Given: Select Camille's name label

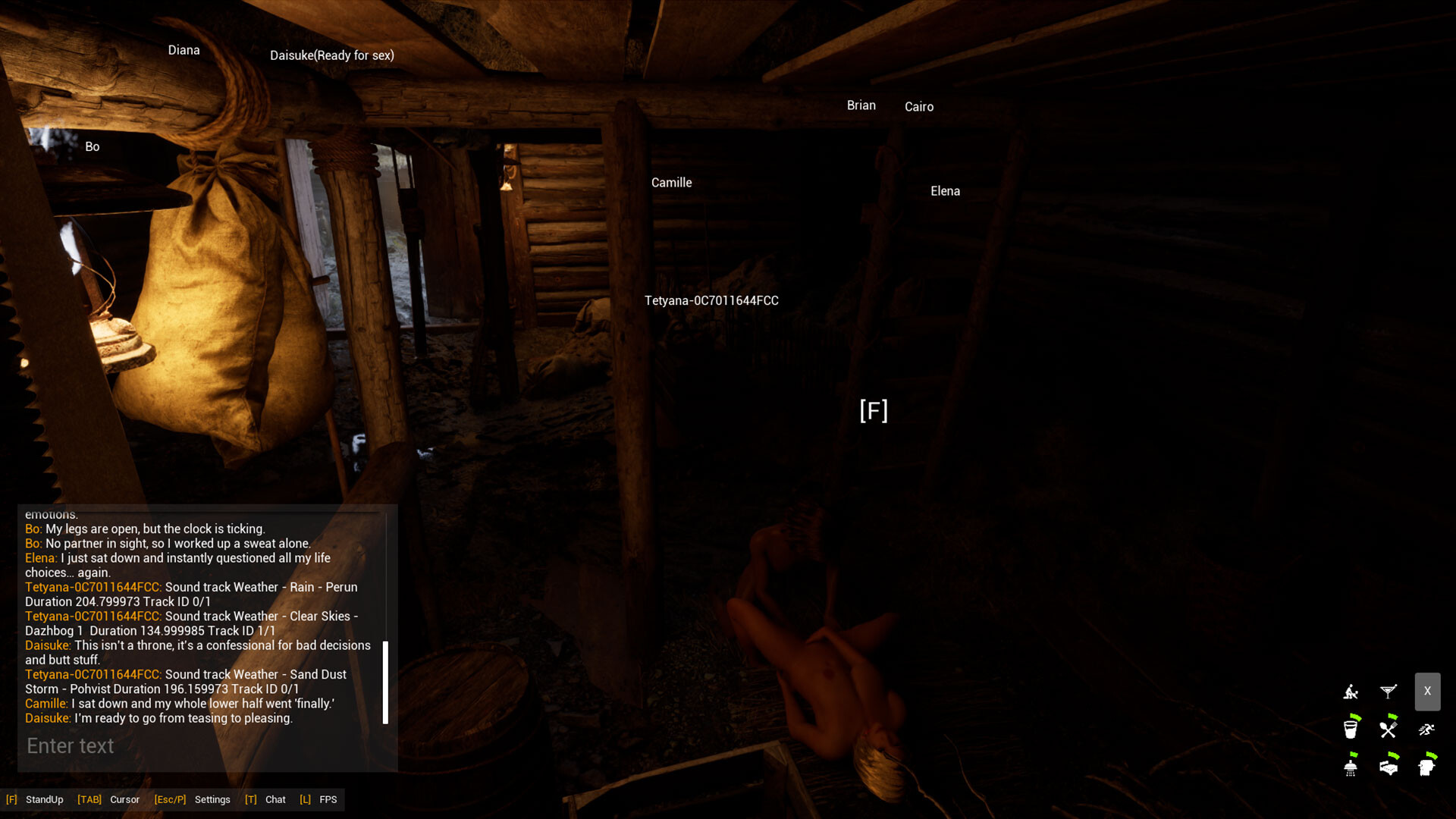Looking at the screenshot, I should pyautogui.click(x=671, y=182).
